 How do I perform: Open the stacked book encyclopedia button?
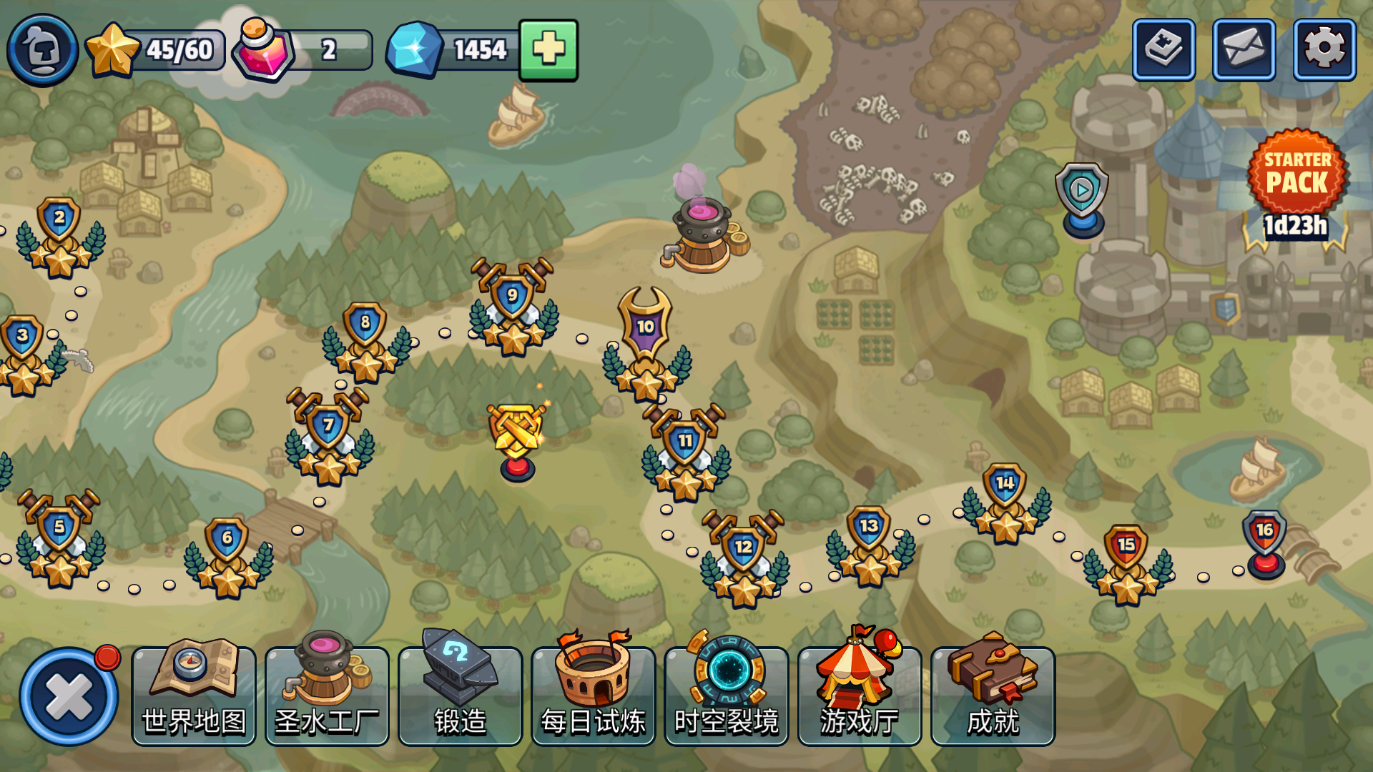(1163, 50)
